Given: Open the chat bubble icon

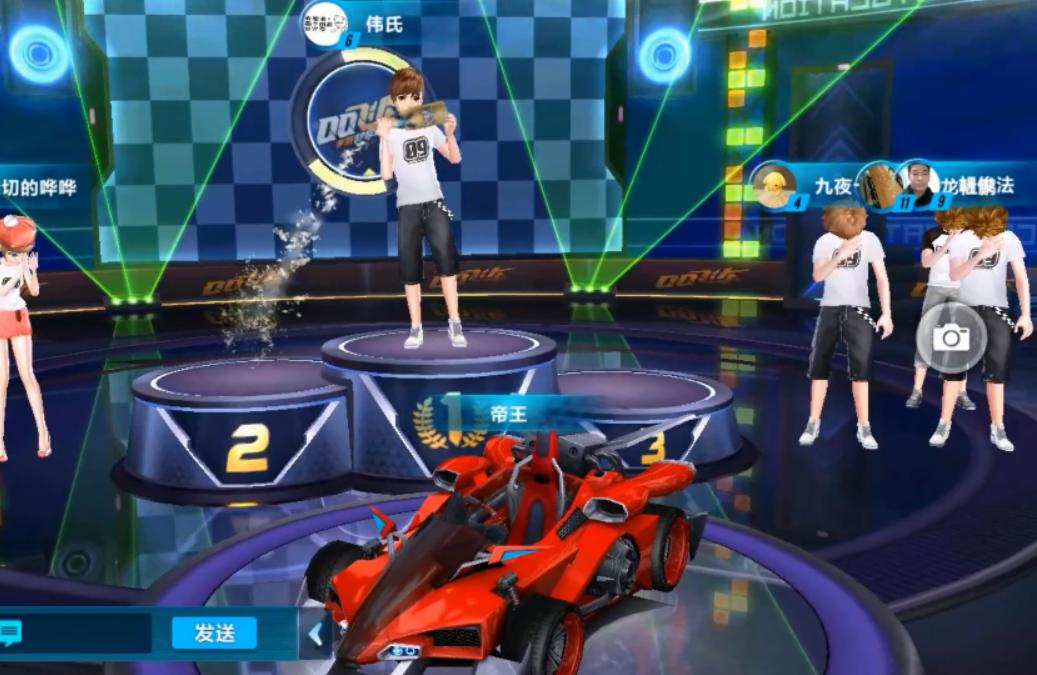Looking at the screenshot, I should (12, 633).
